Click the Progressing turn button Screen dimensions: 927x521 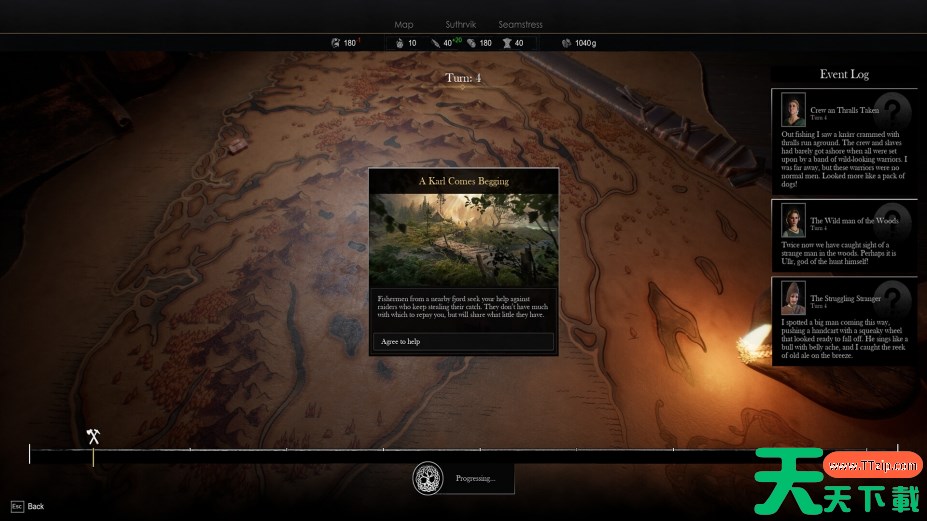pyautogui.click(x=463, y=478)
